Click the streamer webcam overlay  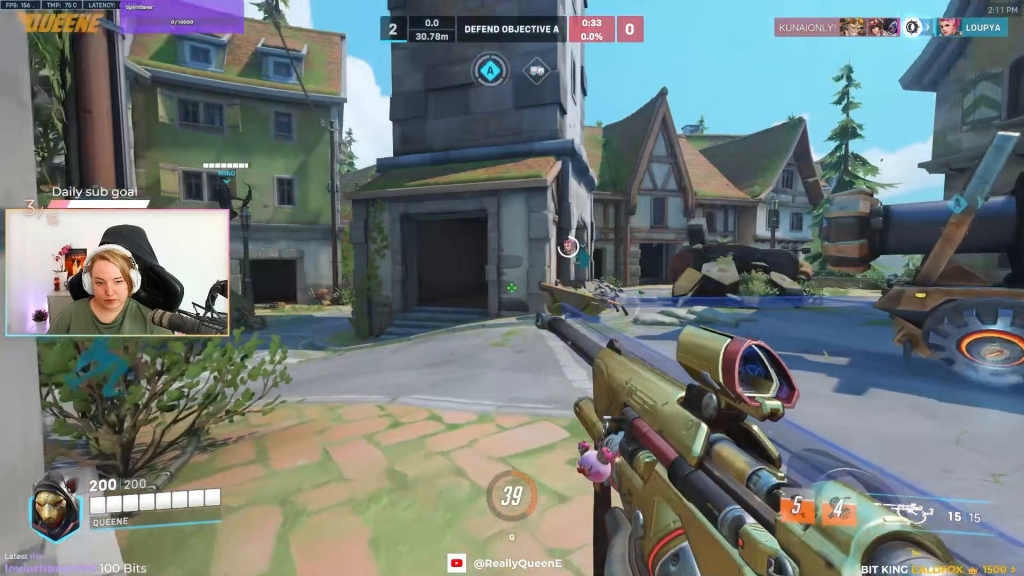click(117, 271)
